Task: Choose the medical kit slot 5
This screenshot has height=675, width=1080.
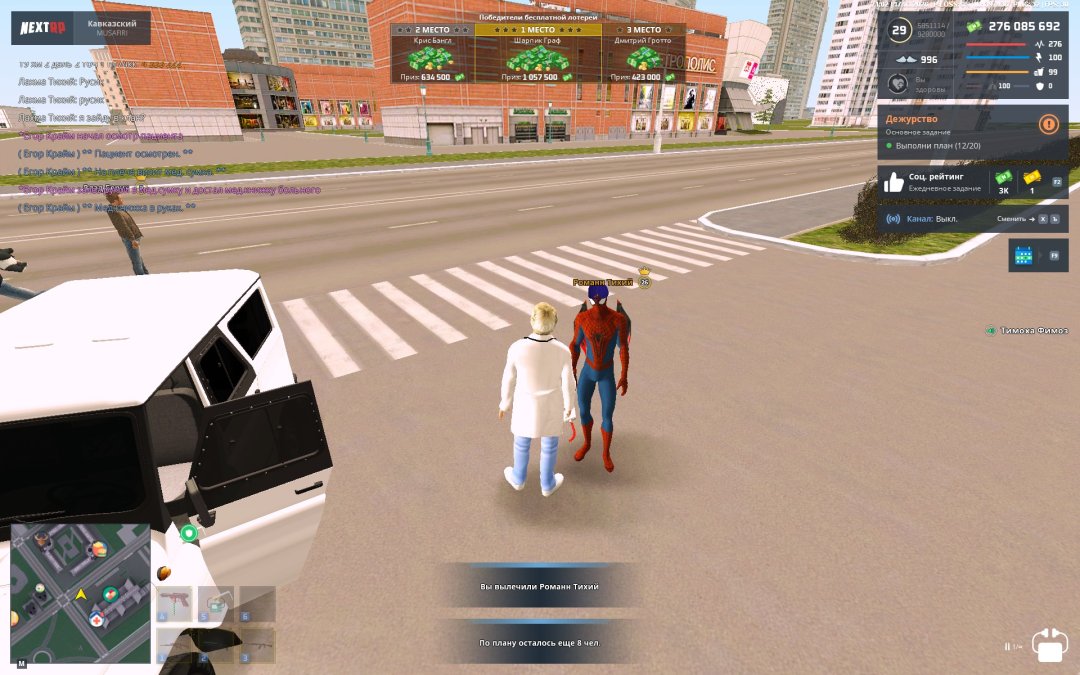Action: click(x=215, y=604)
